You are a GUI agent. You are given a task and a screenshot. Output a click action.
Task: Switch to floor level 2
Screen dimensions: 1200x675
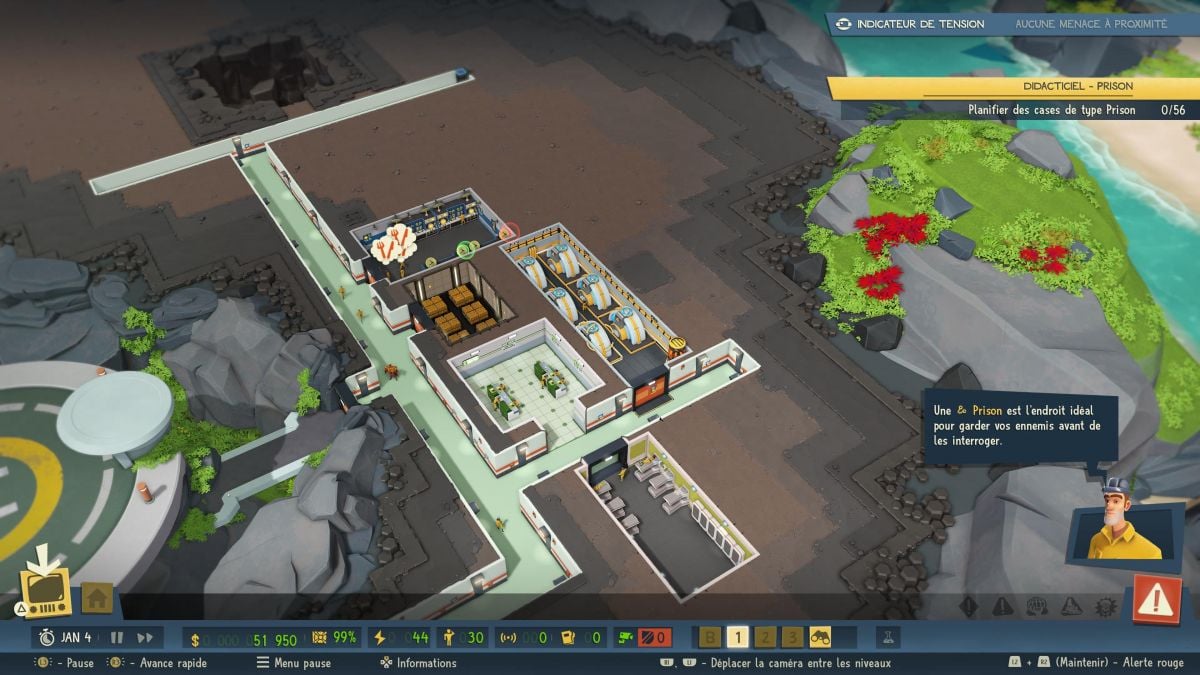coord(764,637)
